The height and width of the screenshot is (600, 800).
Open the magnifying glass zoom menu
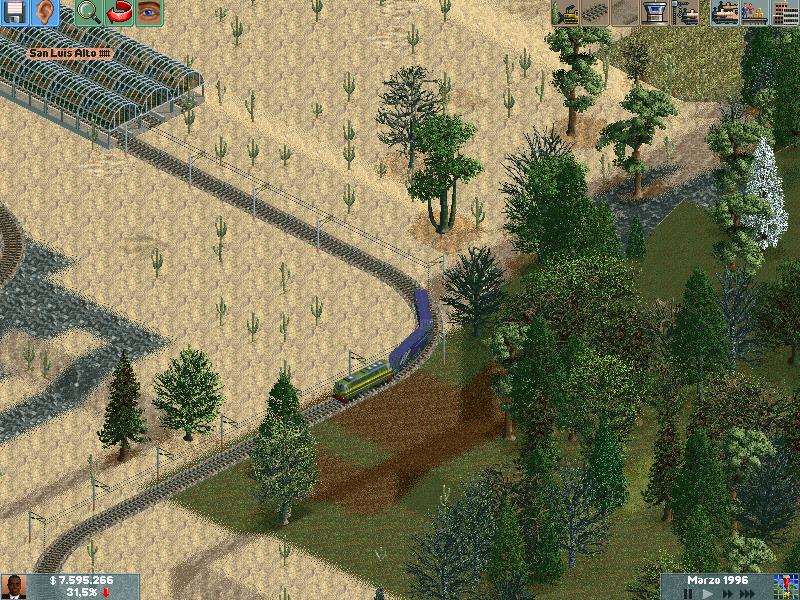[x=88, y=12]
